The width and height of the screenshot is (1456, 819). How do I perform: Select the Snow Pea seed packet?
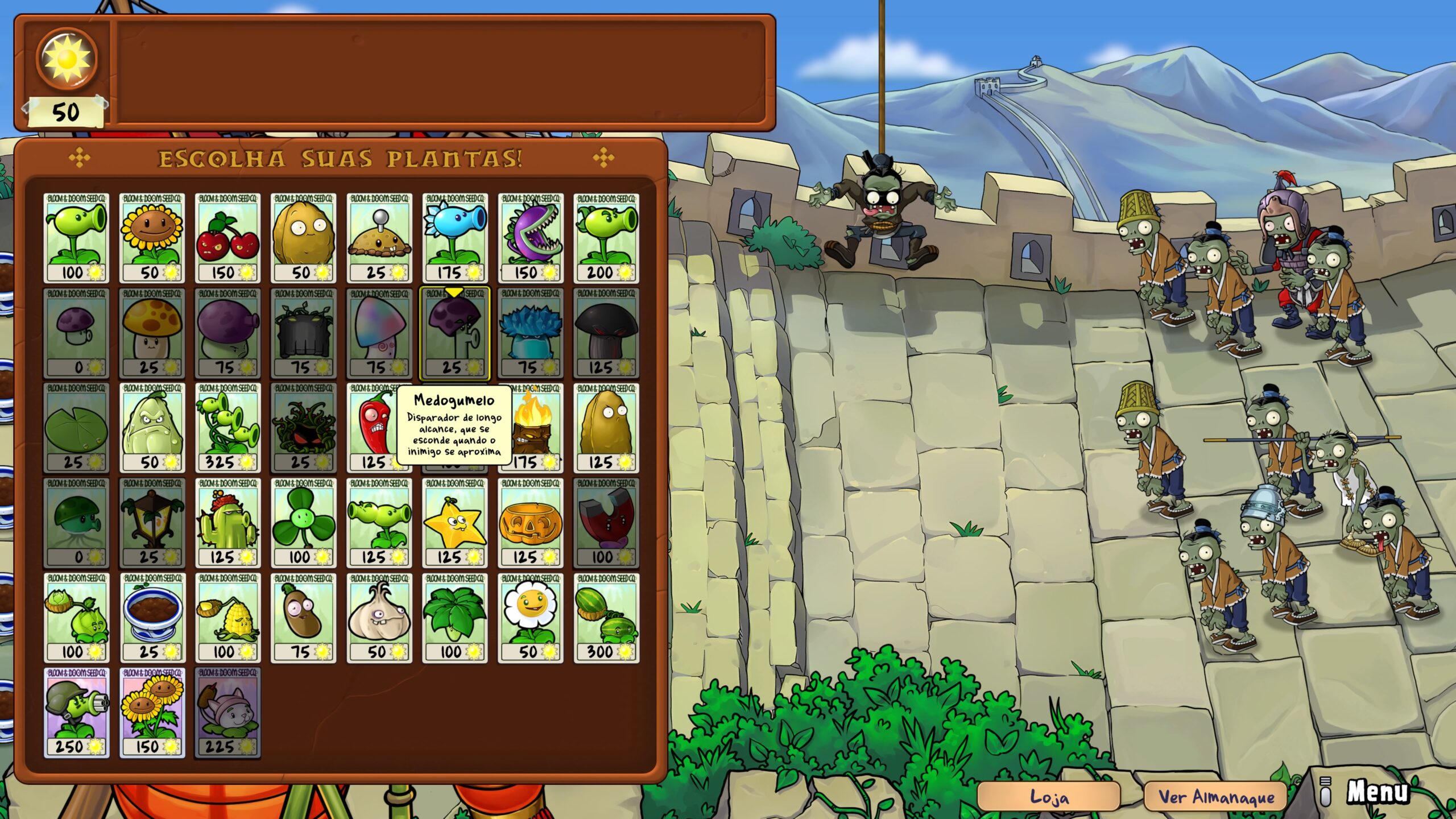[x=454, y=238]
